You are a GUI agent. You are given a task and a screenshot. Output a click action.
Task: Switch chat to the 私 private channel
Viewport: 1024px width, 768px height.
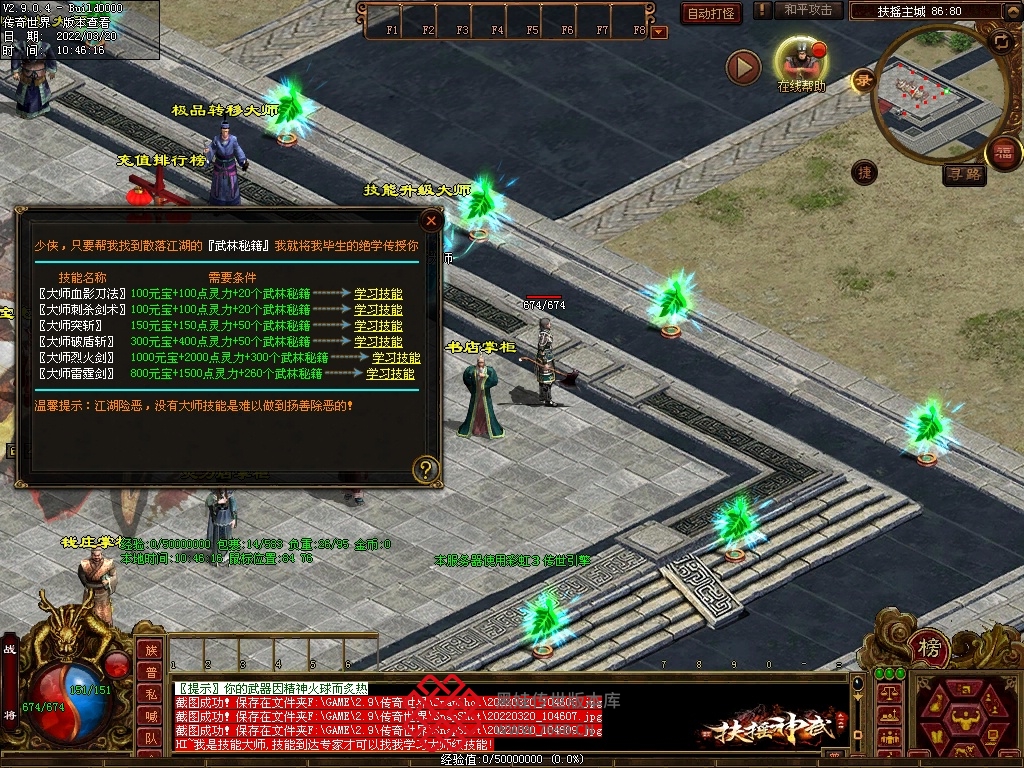click(149, 694)
